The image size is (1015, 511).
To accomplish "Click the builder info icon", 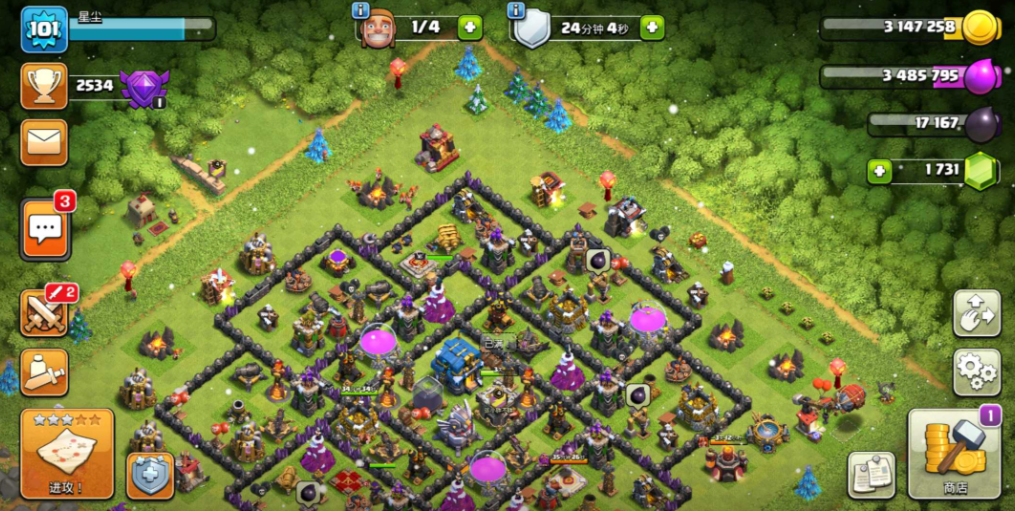I will point(361,10).
